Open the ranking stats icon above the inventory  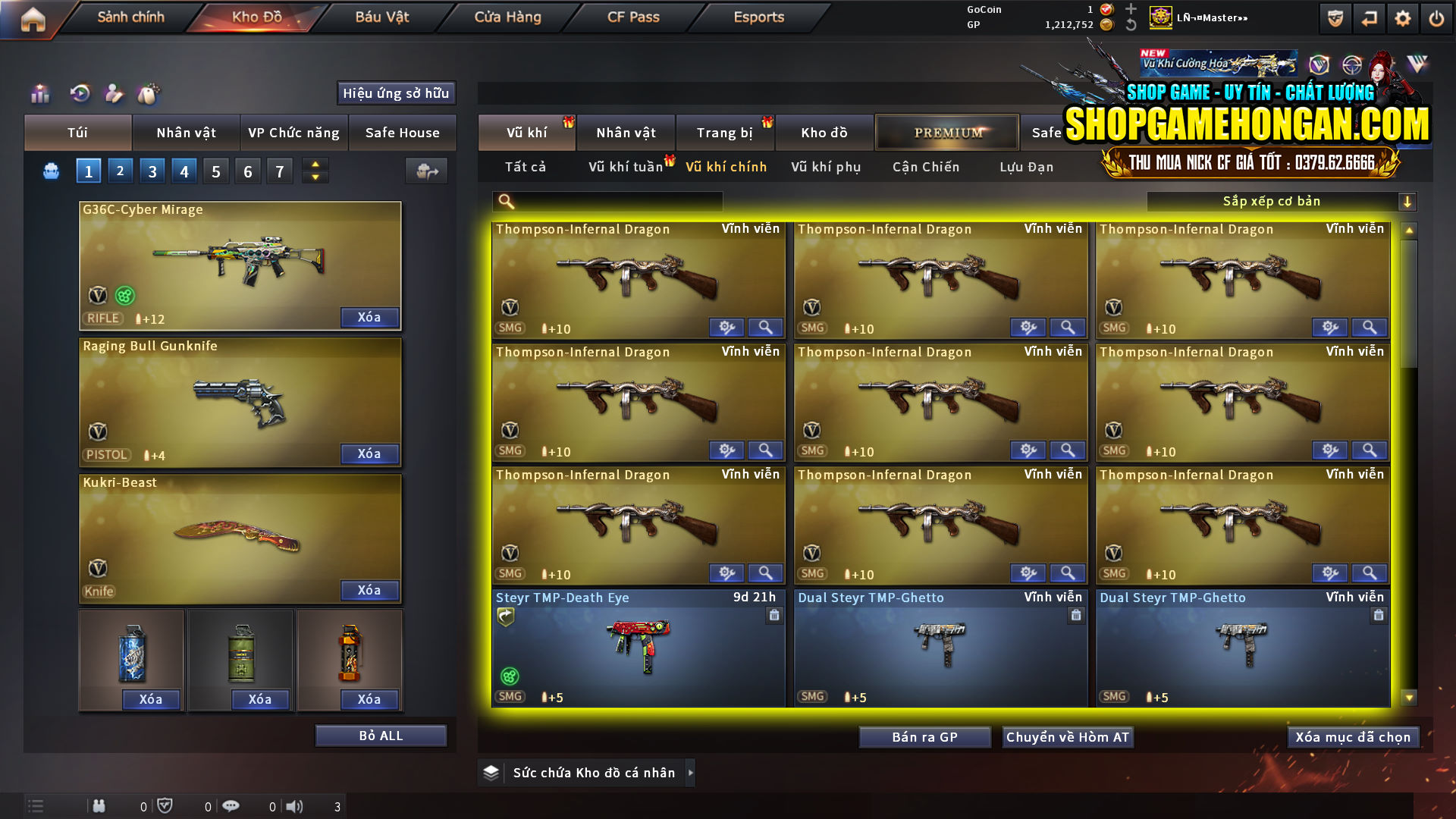click(39, 93)
